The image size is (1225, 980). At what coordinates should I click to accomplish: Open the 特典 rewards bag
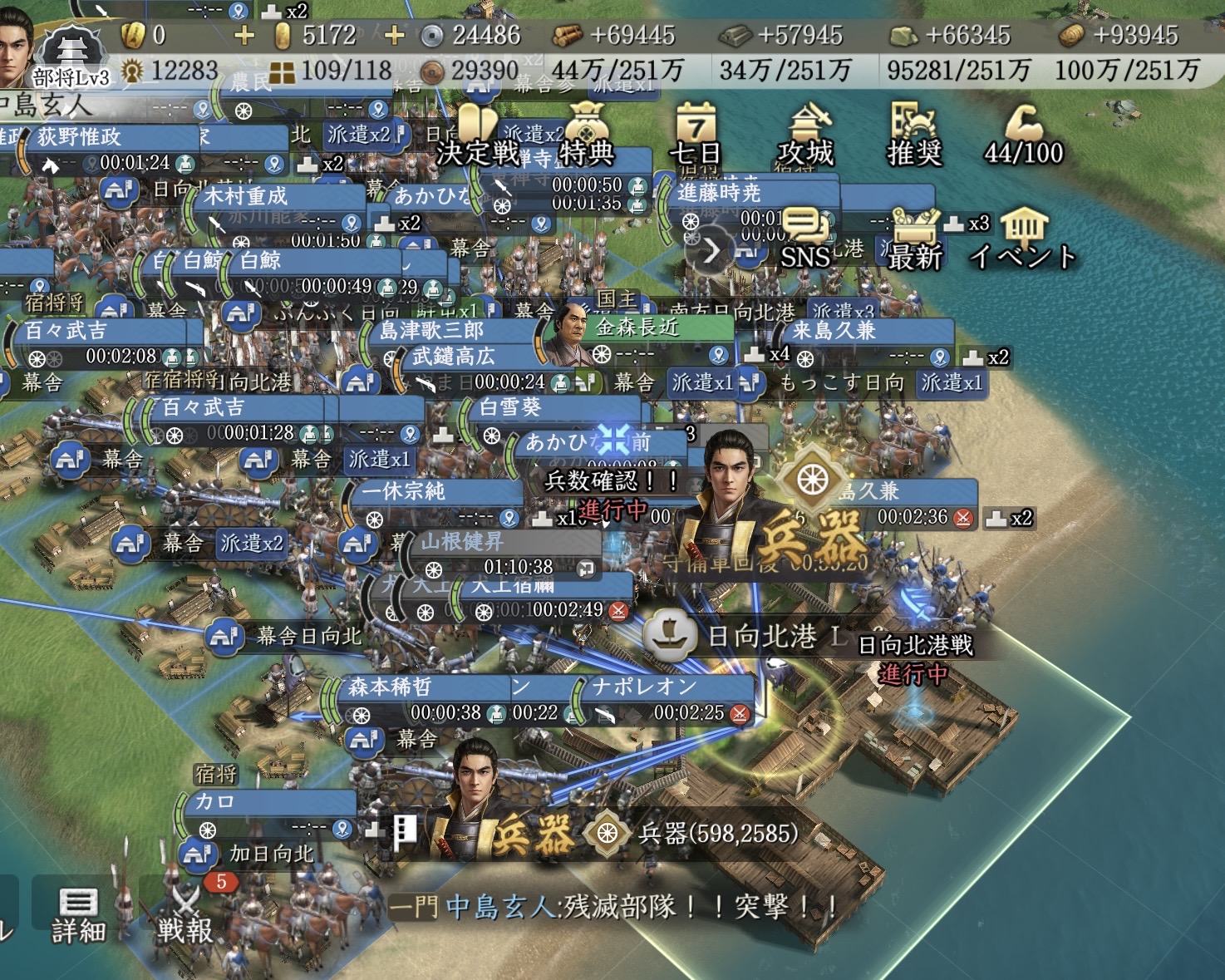pyautogui.click(x=587, y=133)
